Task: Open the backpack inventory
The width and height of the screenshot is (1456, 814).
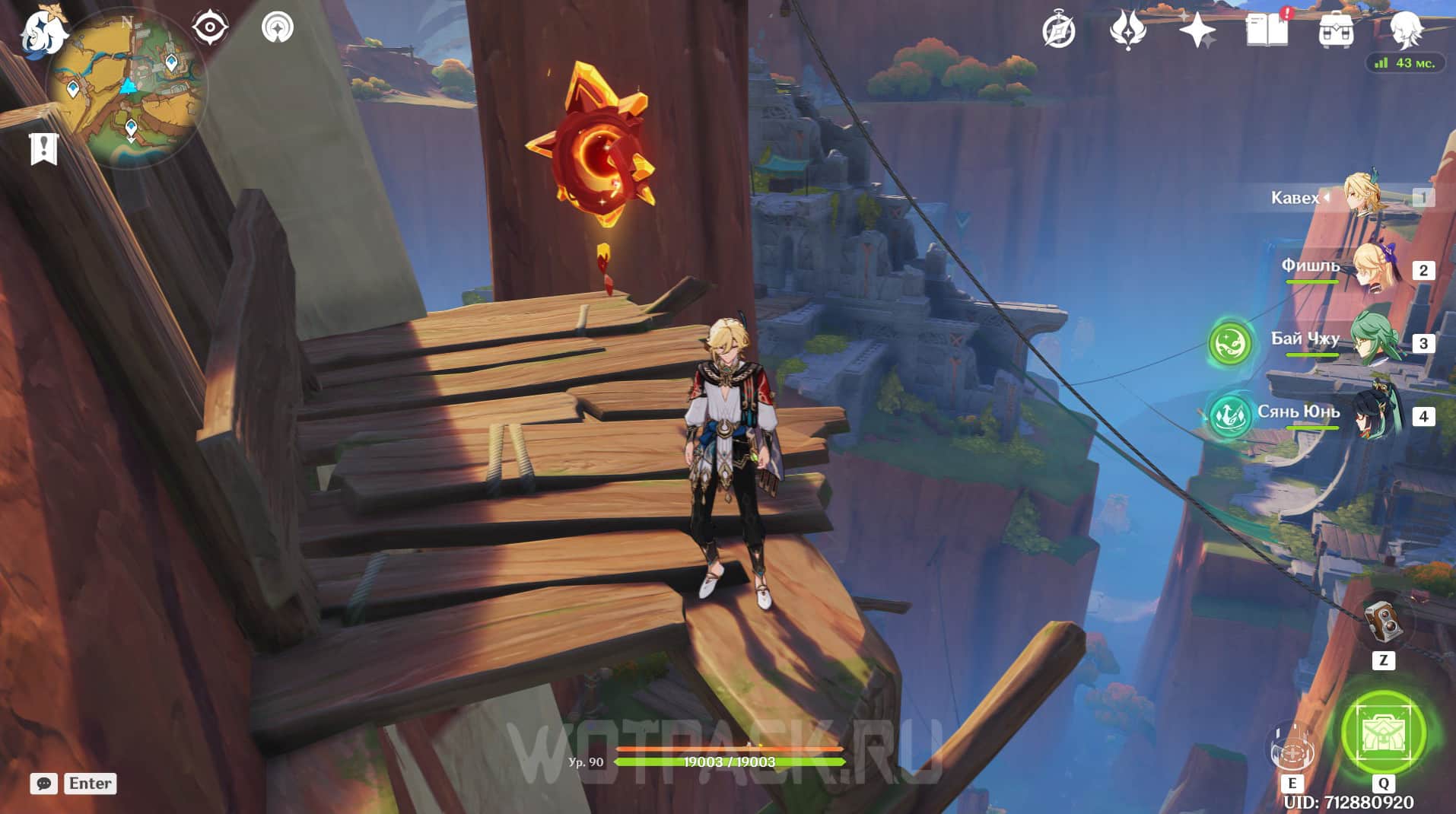Action: point(1336,32)
